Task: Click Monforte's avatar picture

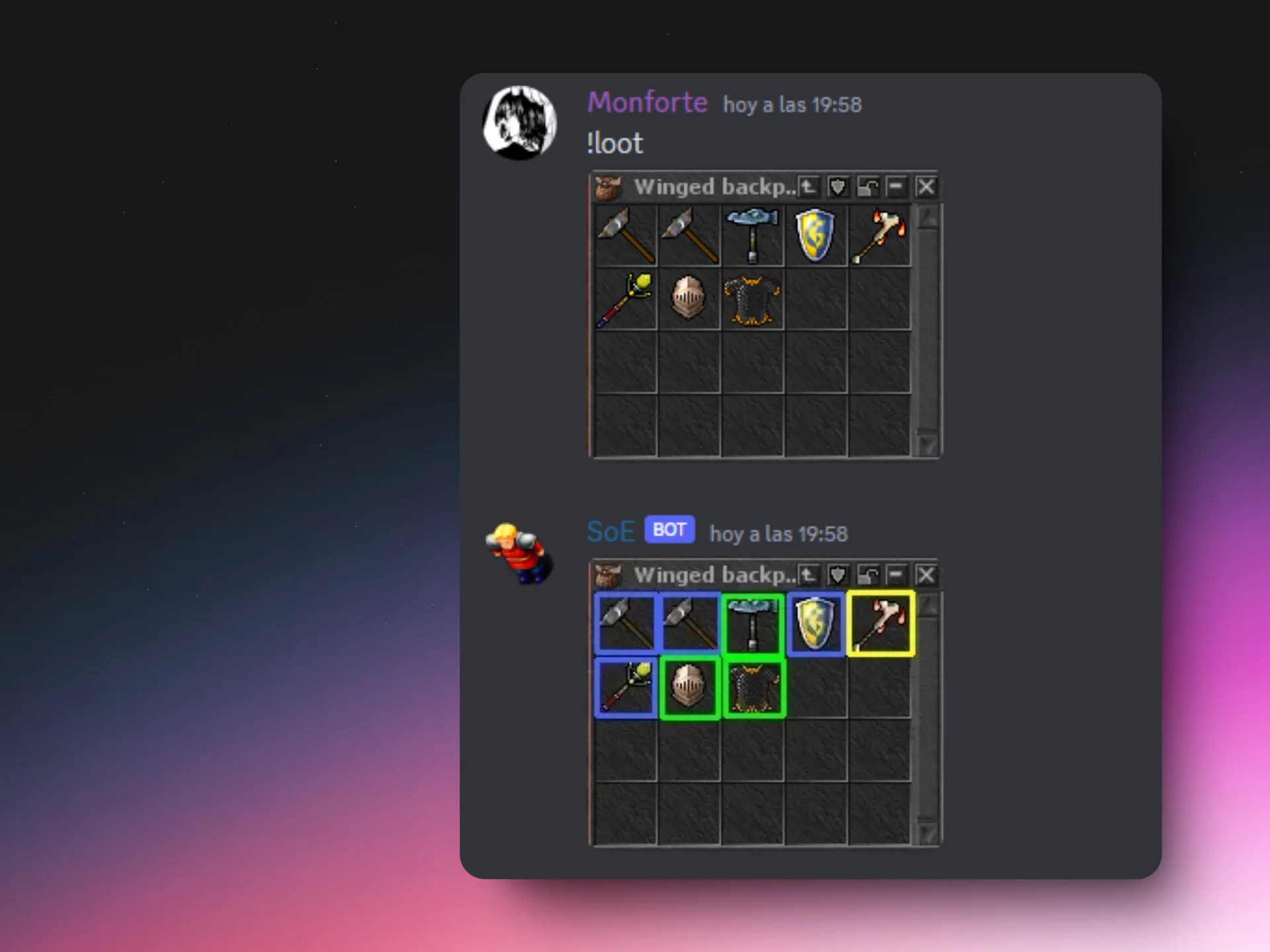Action: coord(520,122)
